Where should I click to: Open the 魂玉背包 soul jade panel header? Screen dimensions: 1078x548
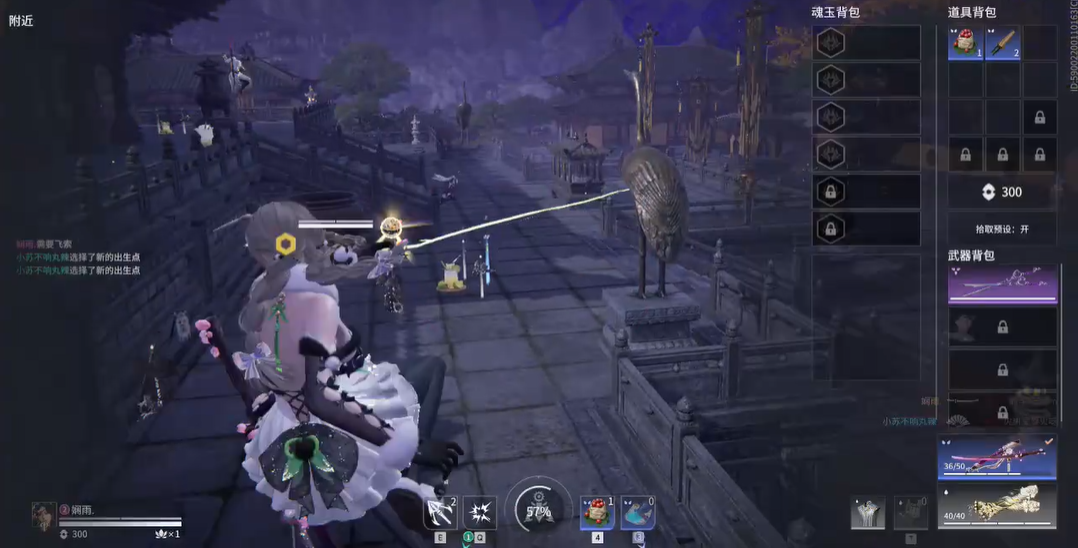tap(835, 12)
